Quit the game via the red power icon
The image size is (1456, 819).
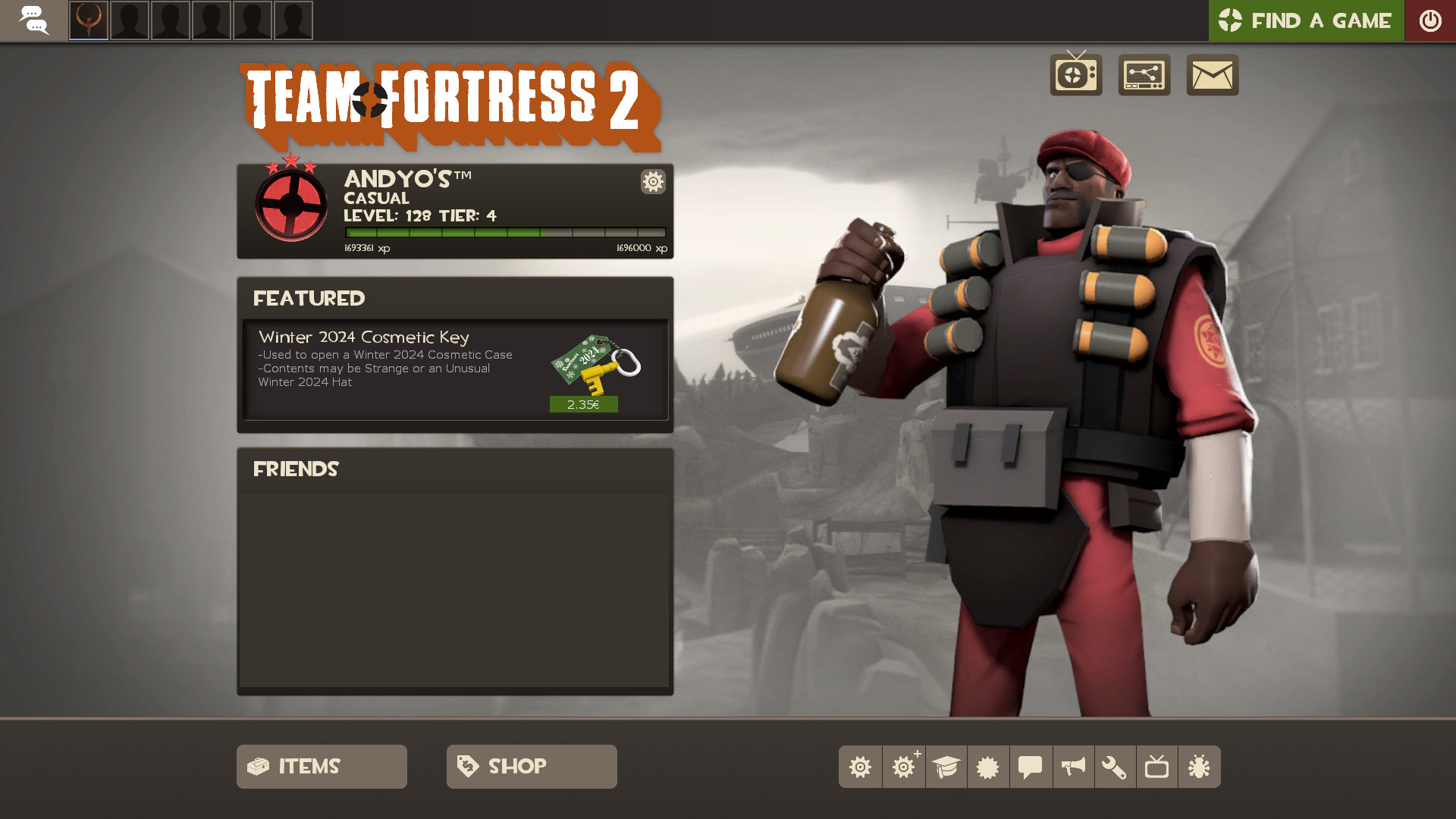[1430, 20]
